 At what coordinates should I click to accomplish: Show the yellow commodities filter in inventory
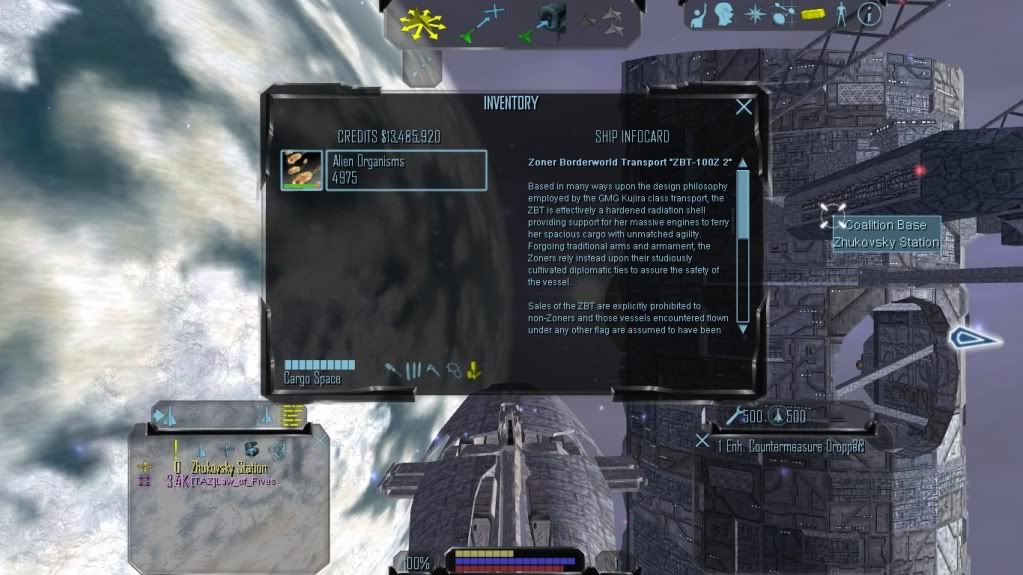click(474, 370)
